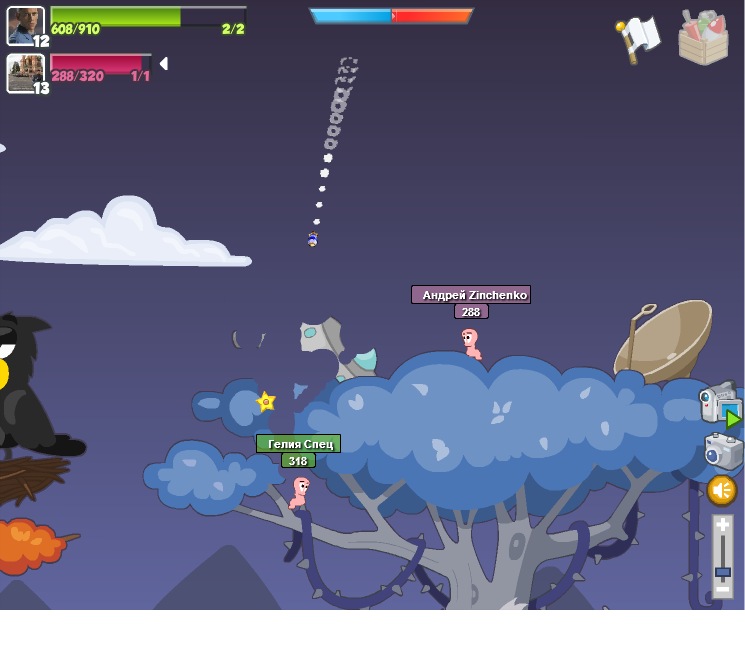The width and height of the screenshot is (745, 650).
Task: Toggle sound with the orange speaker button
Action: (722, 490)
